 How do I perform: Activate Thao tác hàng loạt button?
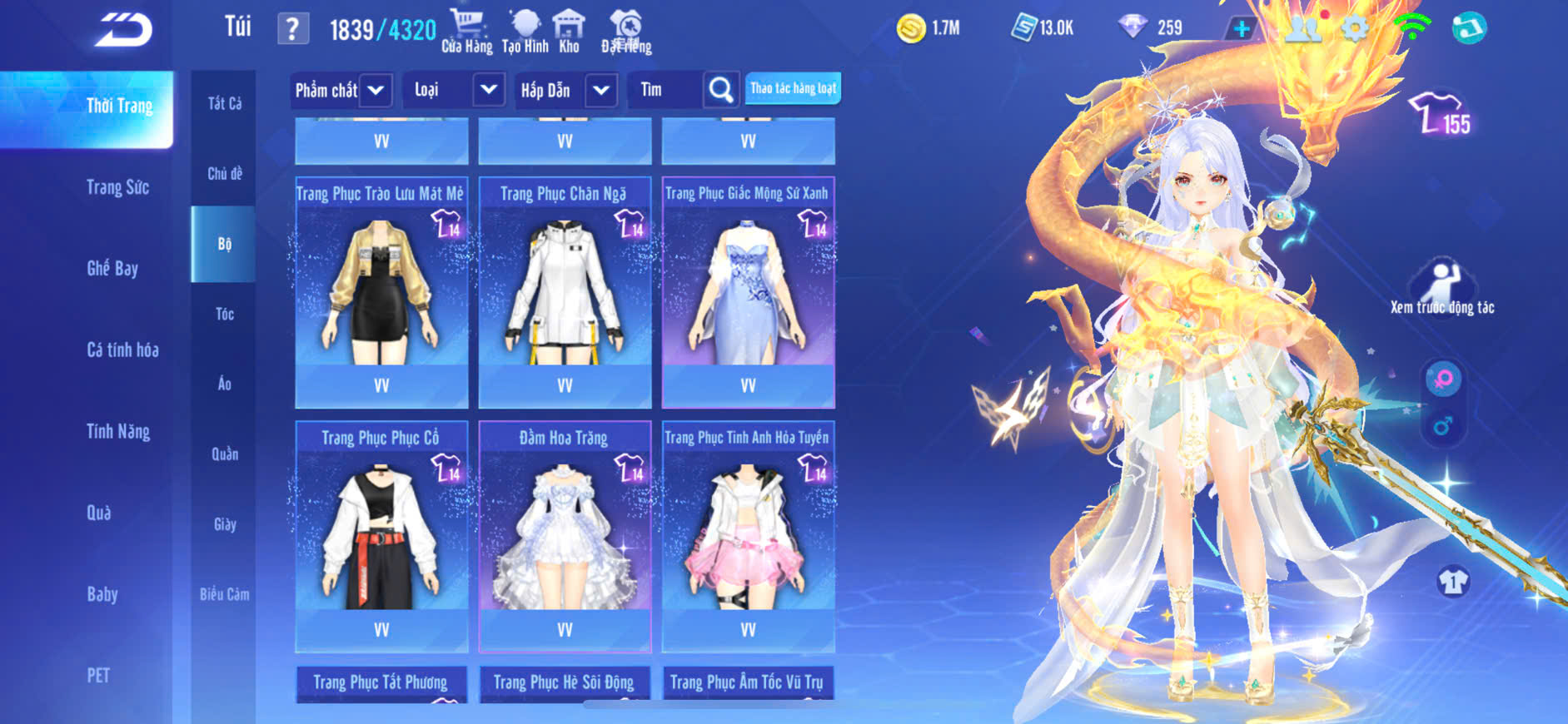(793, 88)
